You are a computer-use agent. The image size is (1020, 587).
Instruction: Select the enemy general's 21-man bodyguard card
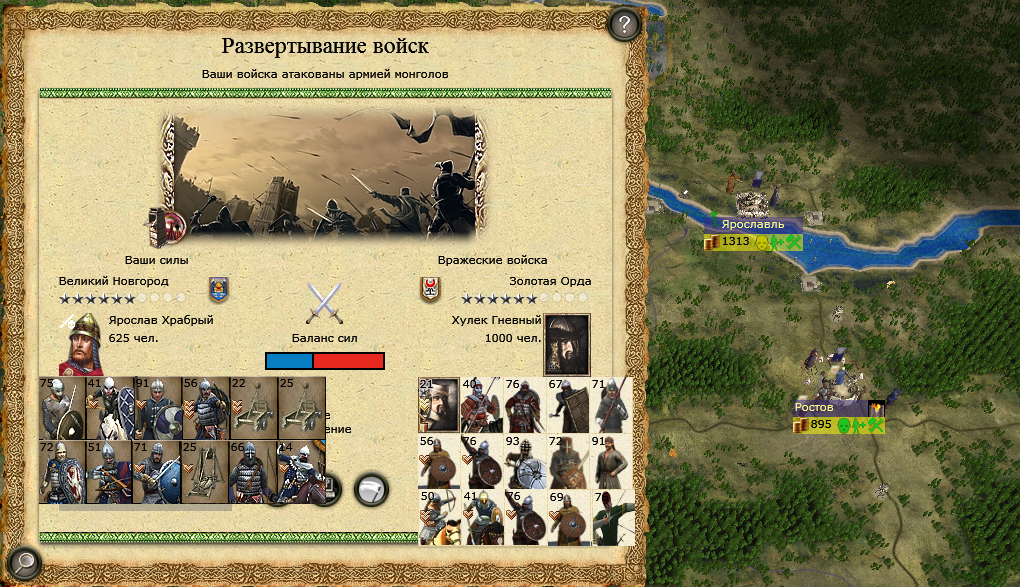pos(439,405)
